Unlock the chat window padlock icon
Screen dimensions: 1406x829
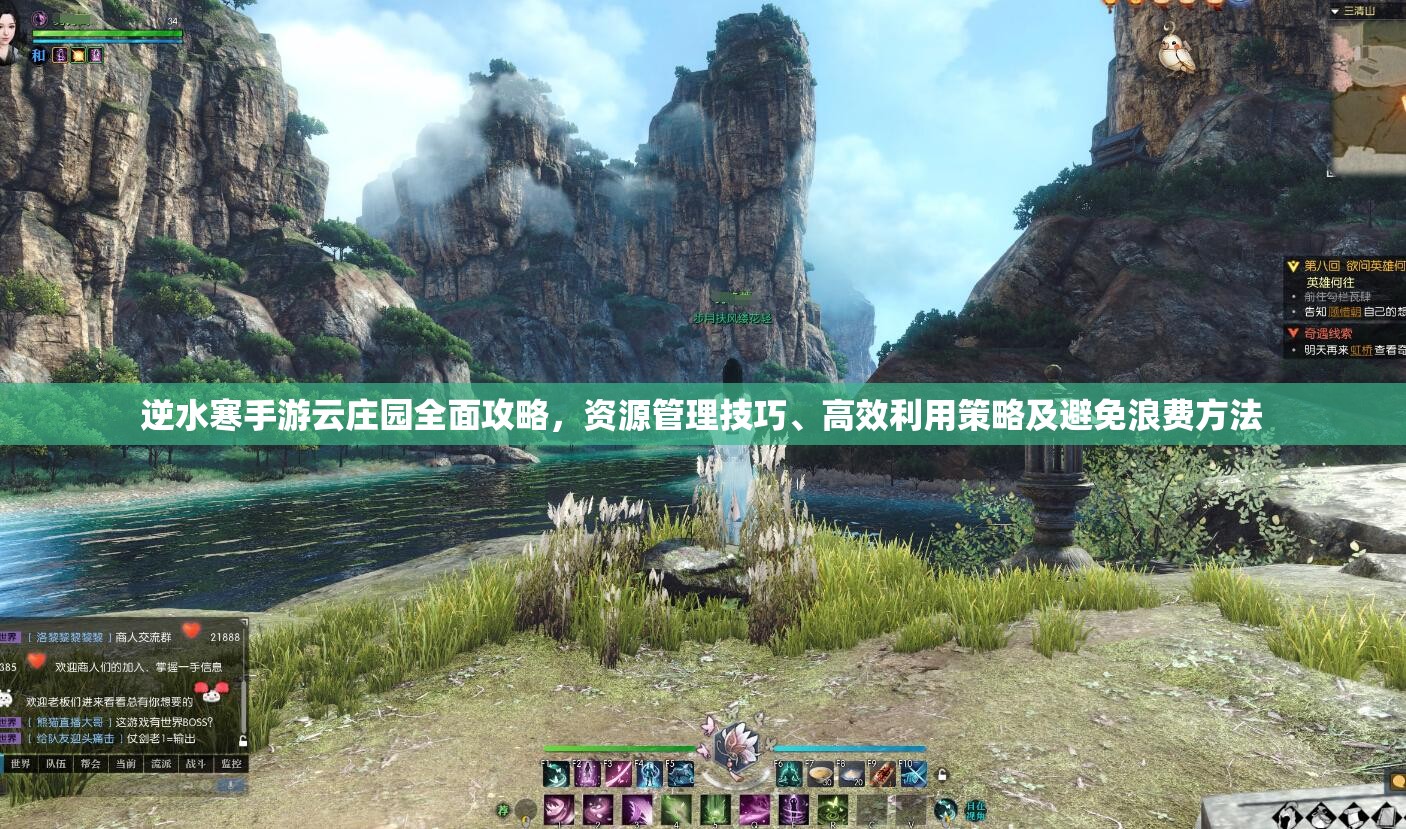click(242, 742)
